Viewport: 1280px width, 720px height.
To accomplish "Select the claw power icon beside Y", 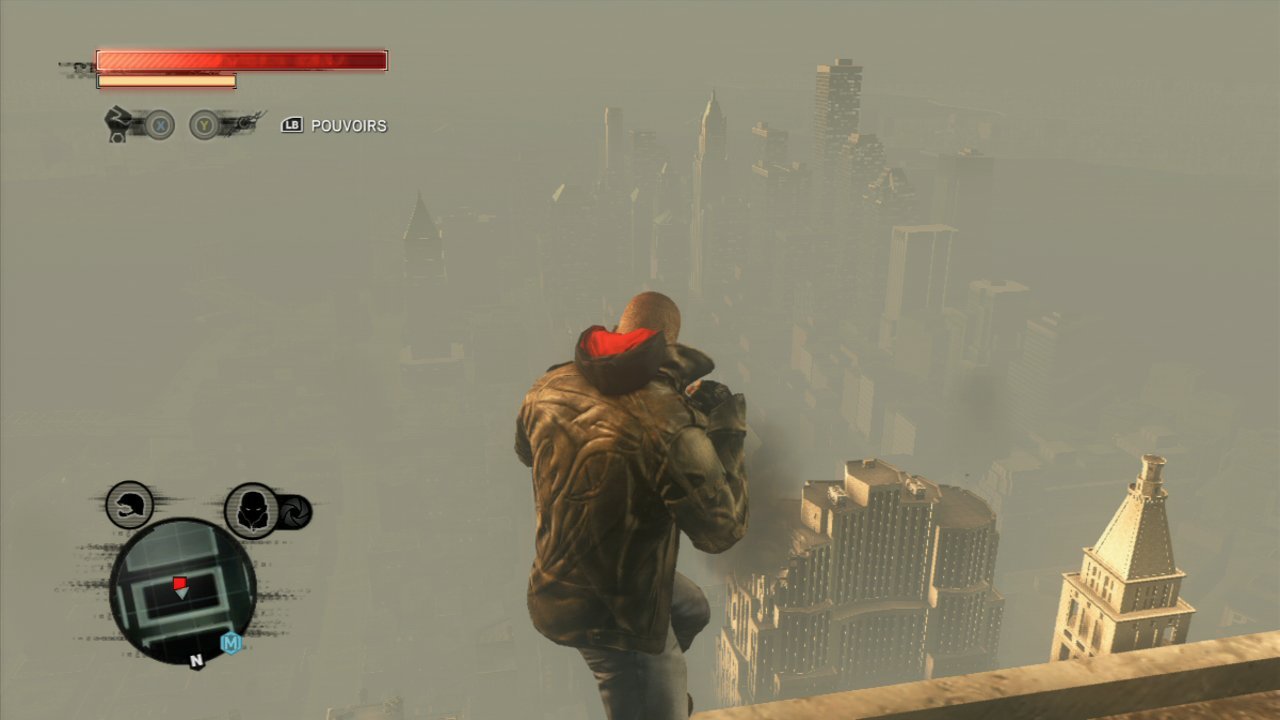I will point(243,122).
